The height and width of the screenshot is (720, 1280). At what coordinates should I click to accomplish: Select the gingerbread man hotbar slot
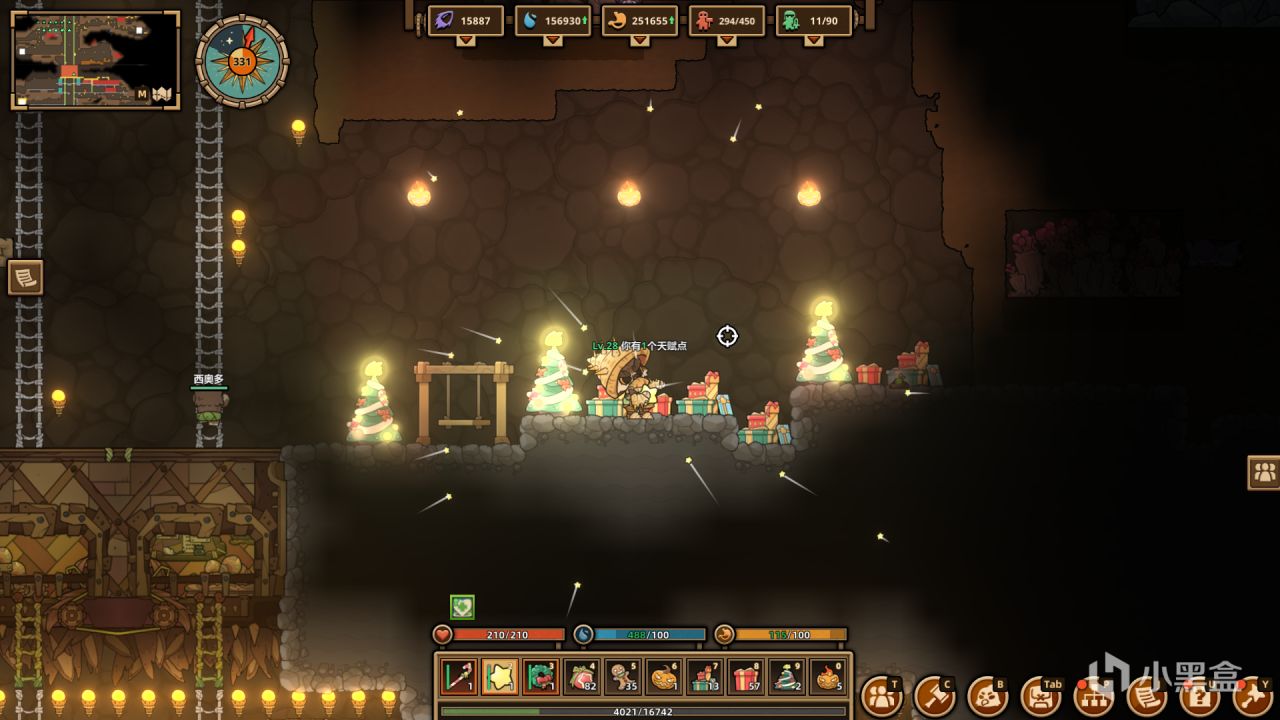[x=623, y=677]
